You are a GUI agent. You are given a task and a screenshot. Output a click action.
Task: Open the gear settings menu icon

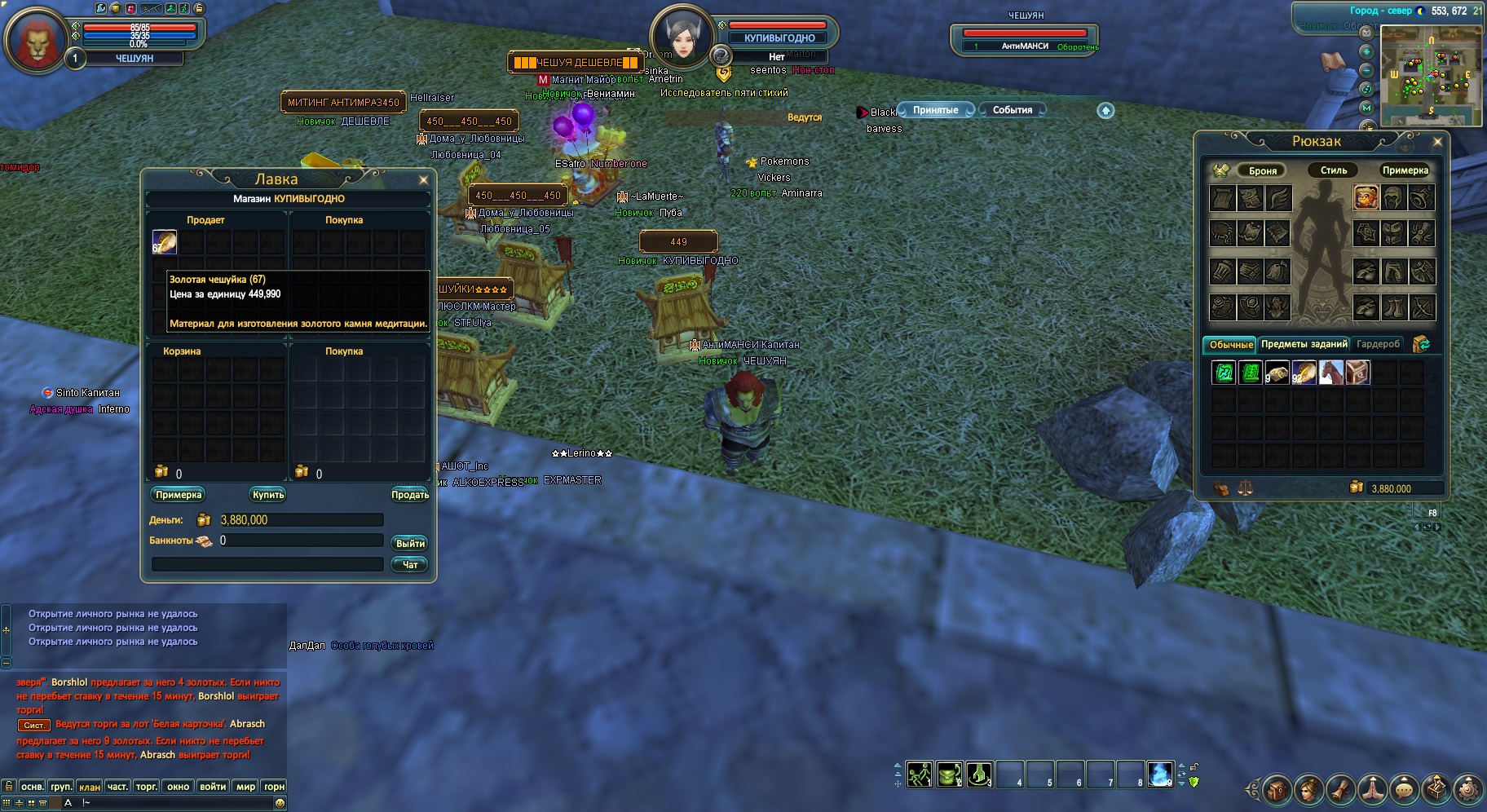pyautogui.click(x=1468, y=788)
